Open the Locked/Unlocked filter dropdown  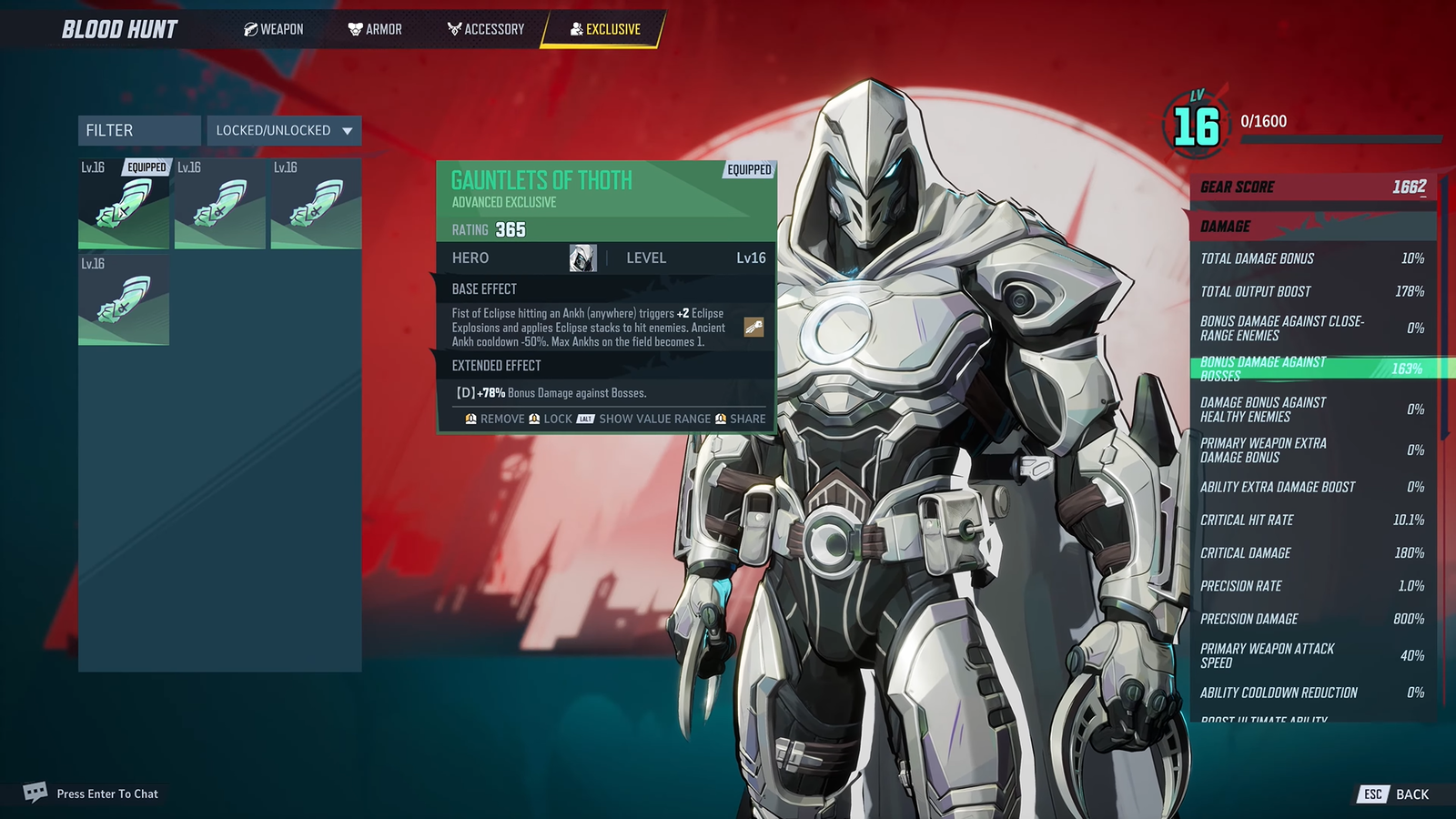[282, 130]
